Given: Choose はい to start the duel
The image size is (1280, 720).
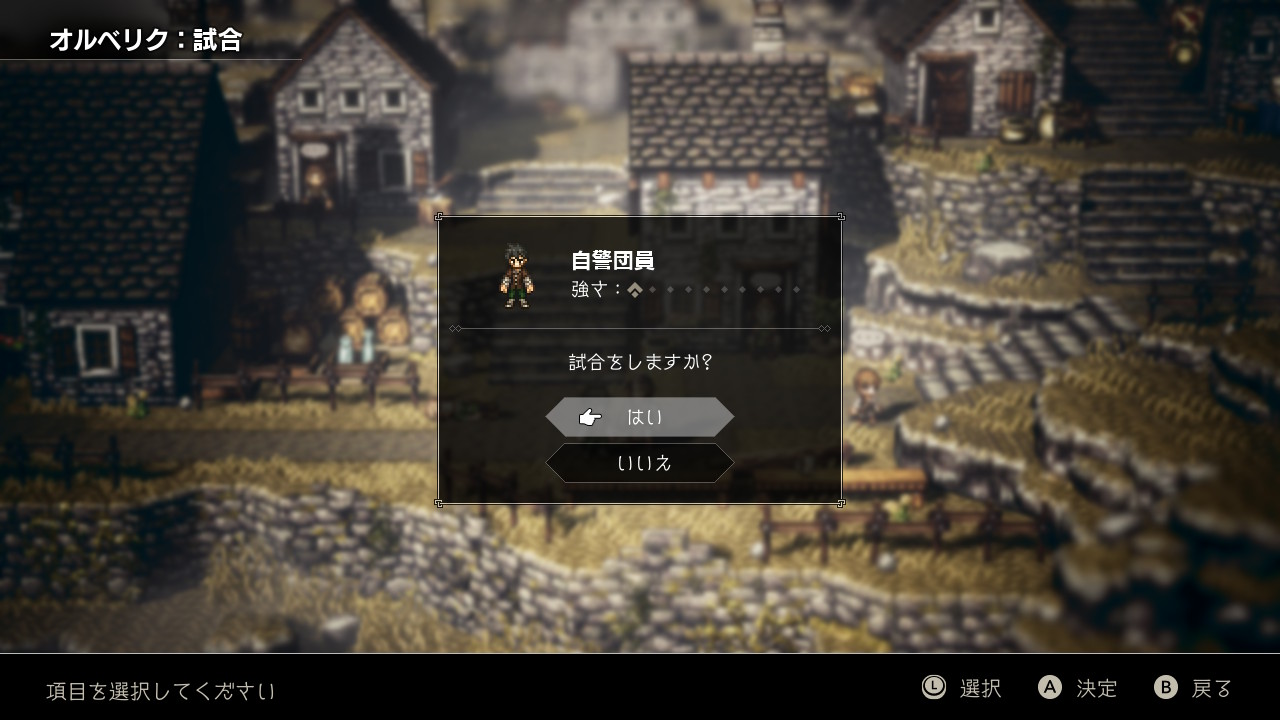Looking at the screenshot, I should (640, 417).
